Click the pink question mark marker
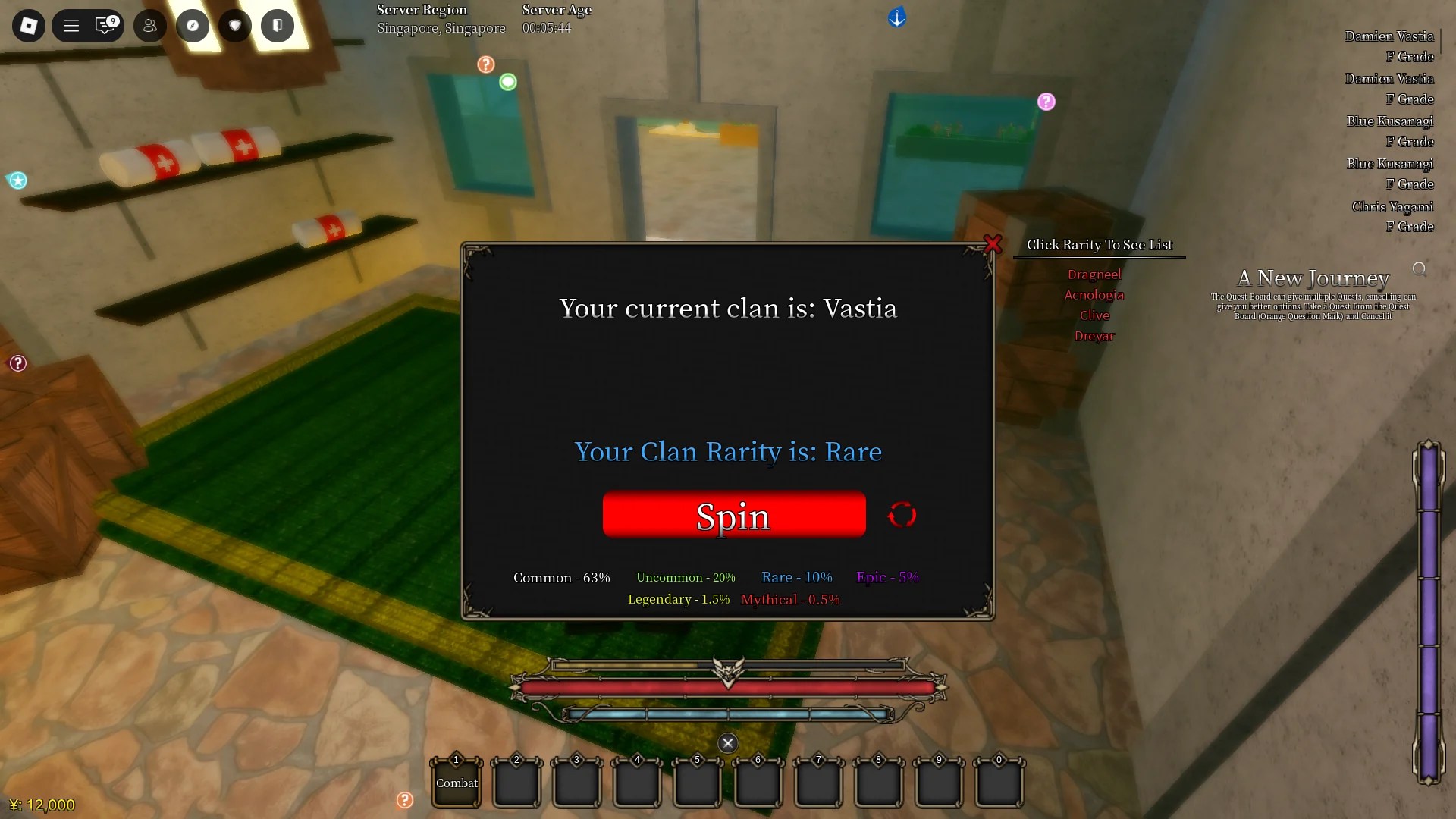 pos(1047,101)
